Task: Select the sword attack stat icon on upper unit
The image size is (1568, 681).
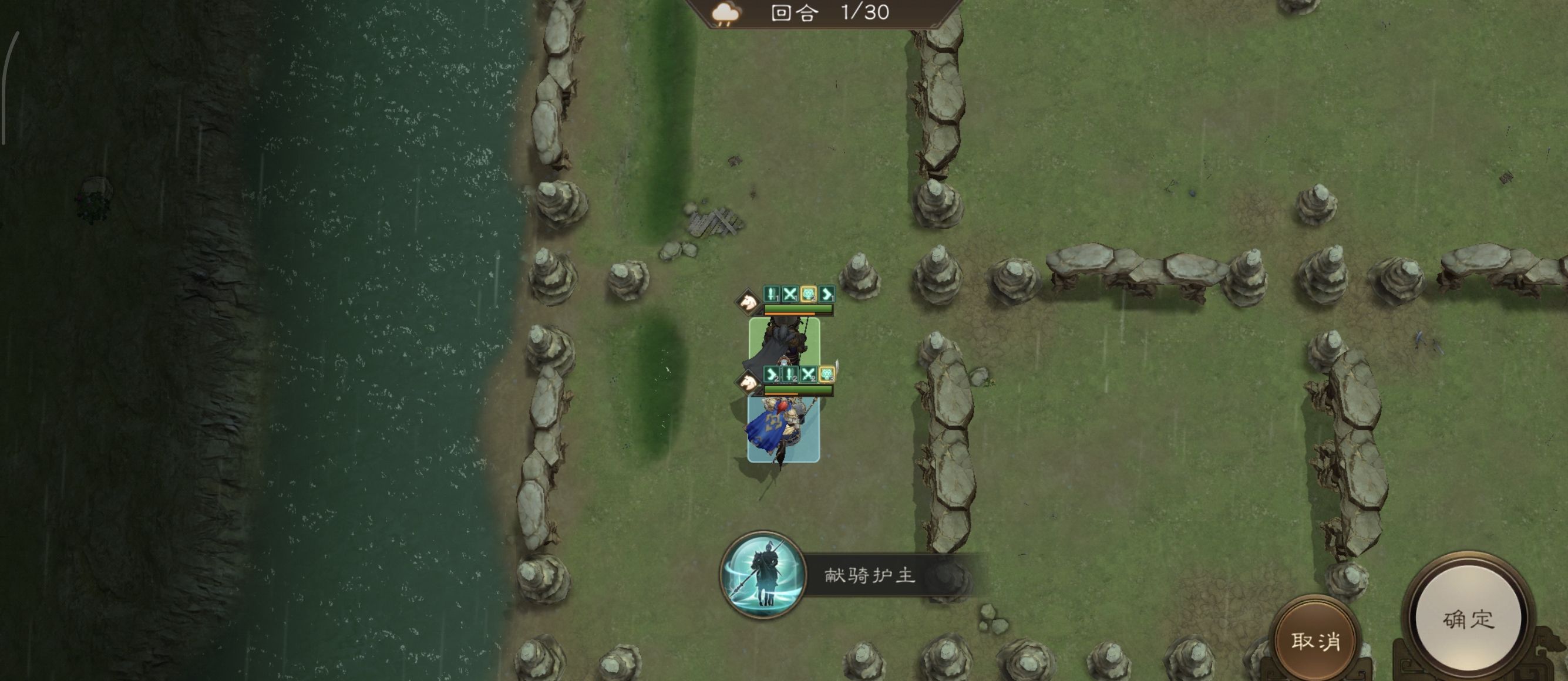Action: click(x=771, y=294)
